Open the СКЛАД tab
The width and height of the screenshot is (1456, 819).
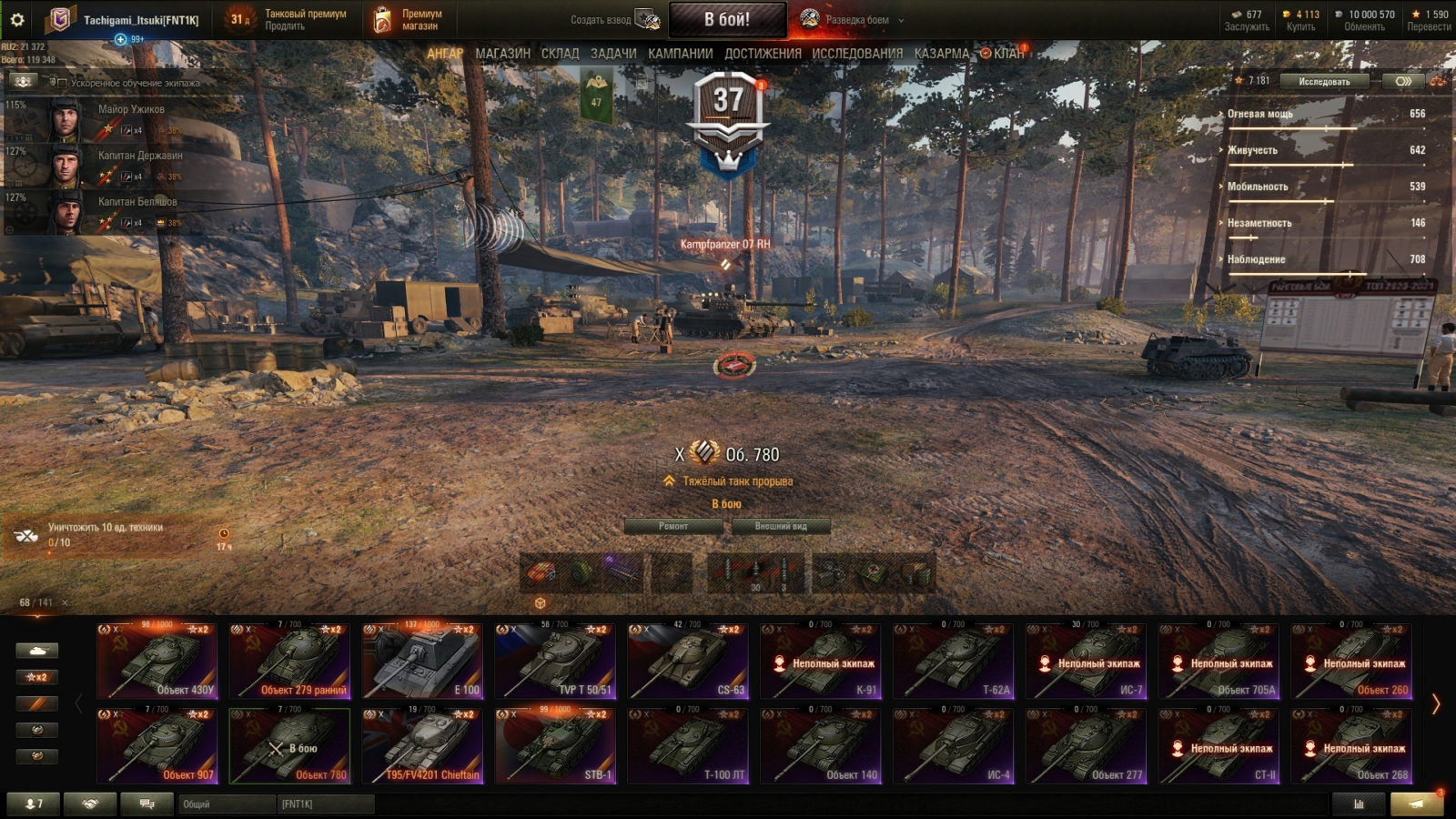tap(560, 54)
